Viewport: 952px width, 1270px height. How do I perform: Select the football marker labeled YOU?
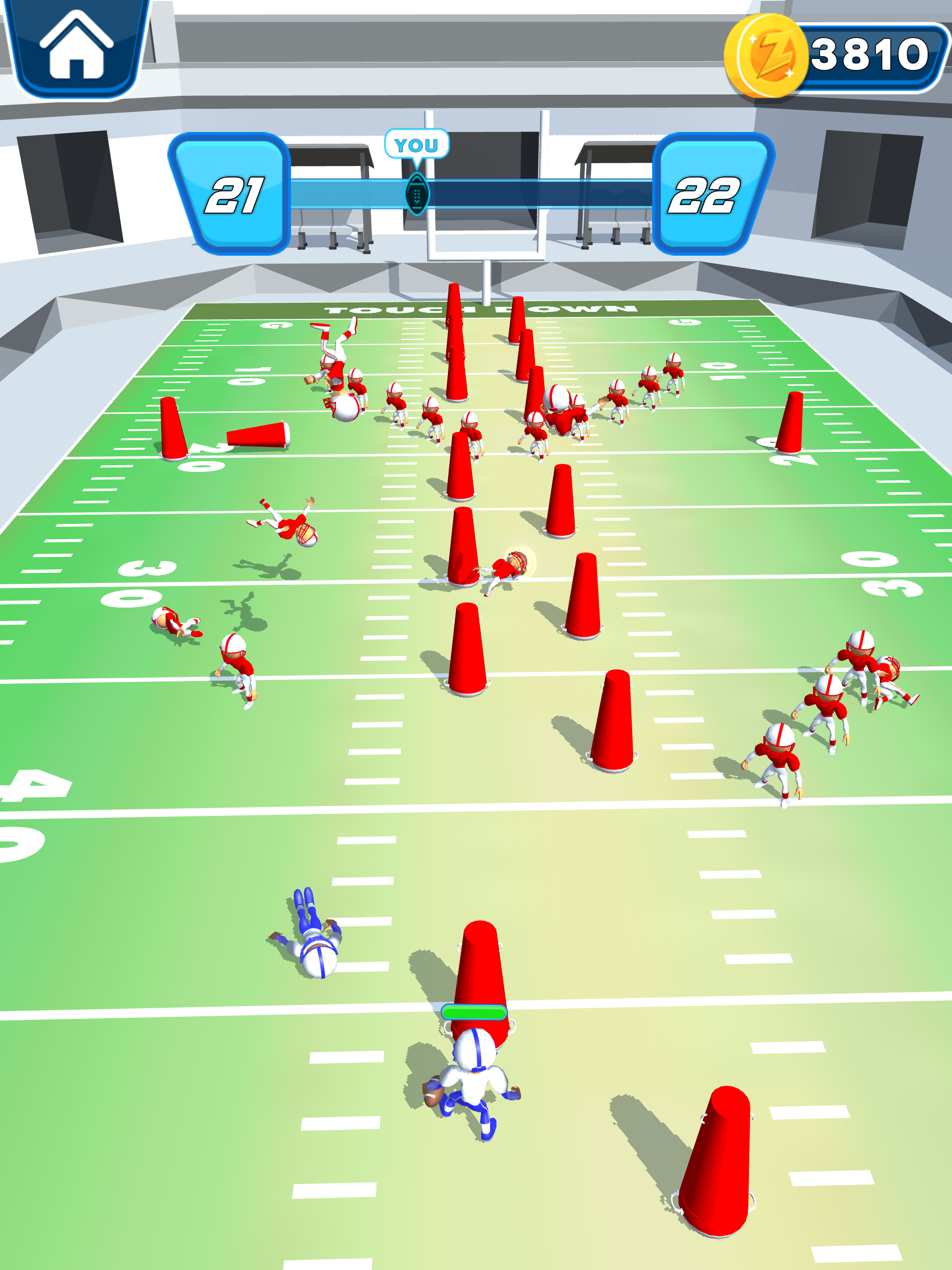(x=418, y=192)
